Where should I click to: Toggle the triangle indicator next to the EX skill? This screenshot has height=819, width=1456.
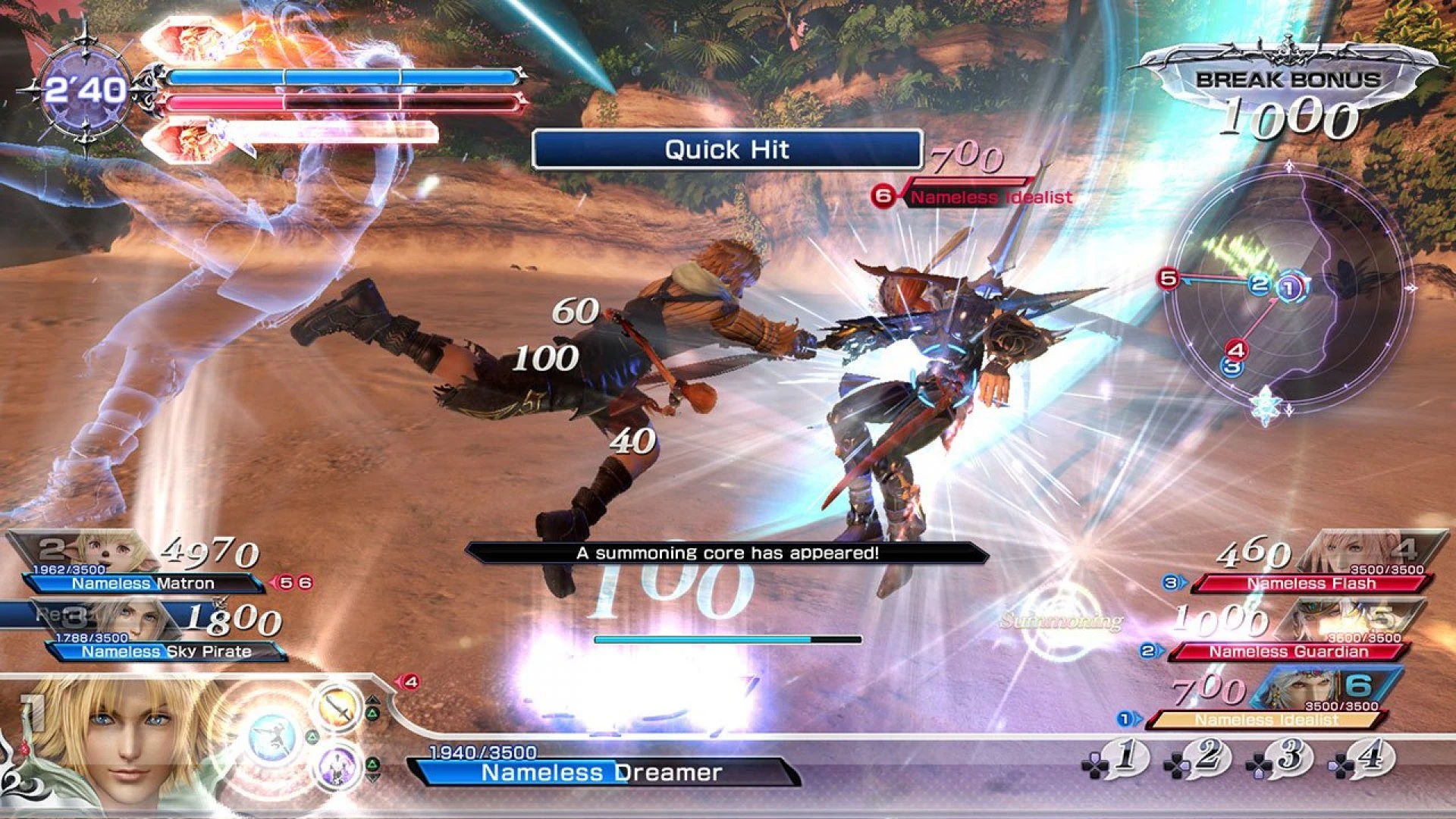pos(312,736)
